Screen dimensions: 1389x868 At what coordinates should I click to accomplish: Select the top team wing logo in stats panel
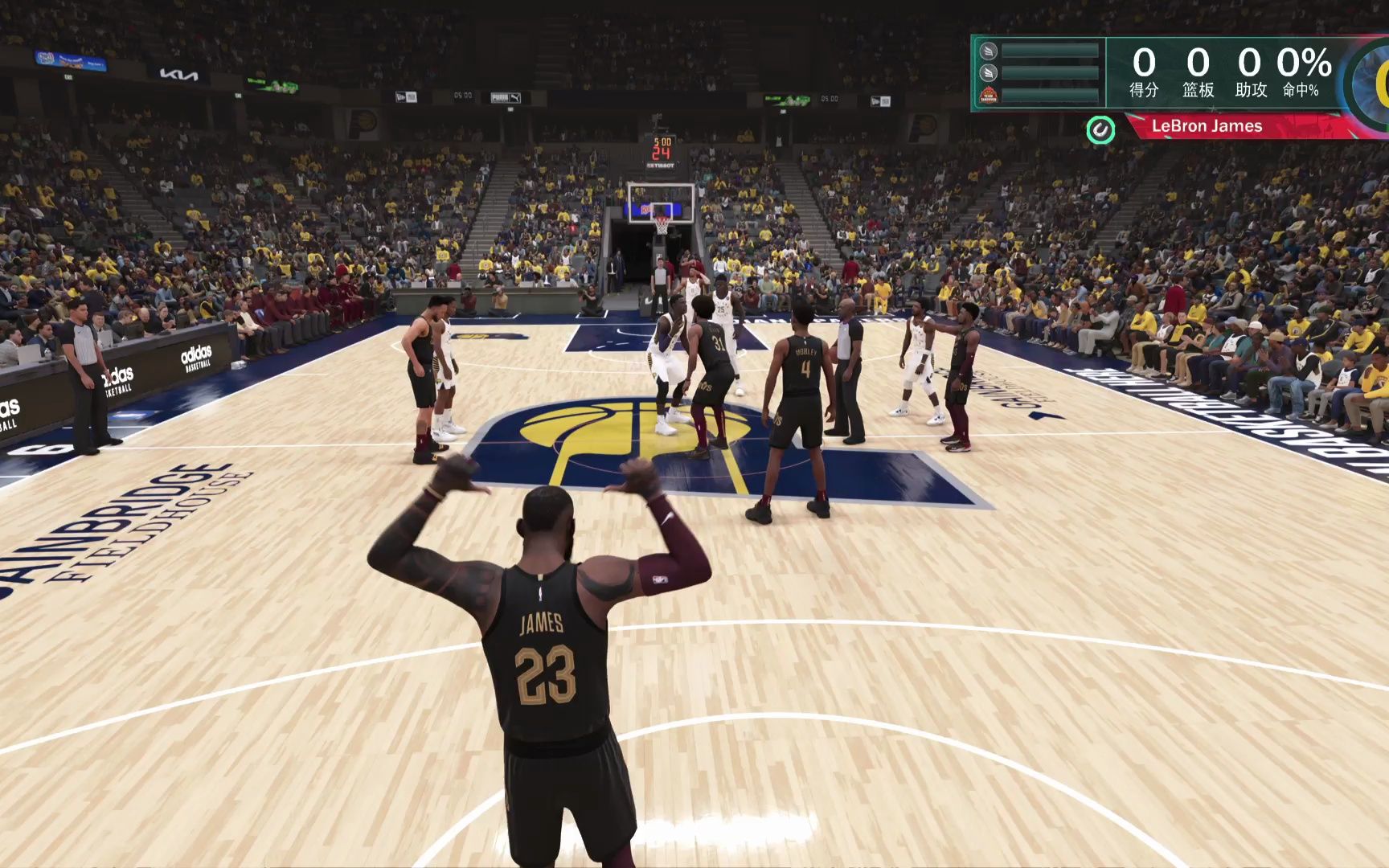(988, 51)
